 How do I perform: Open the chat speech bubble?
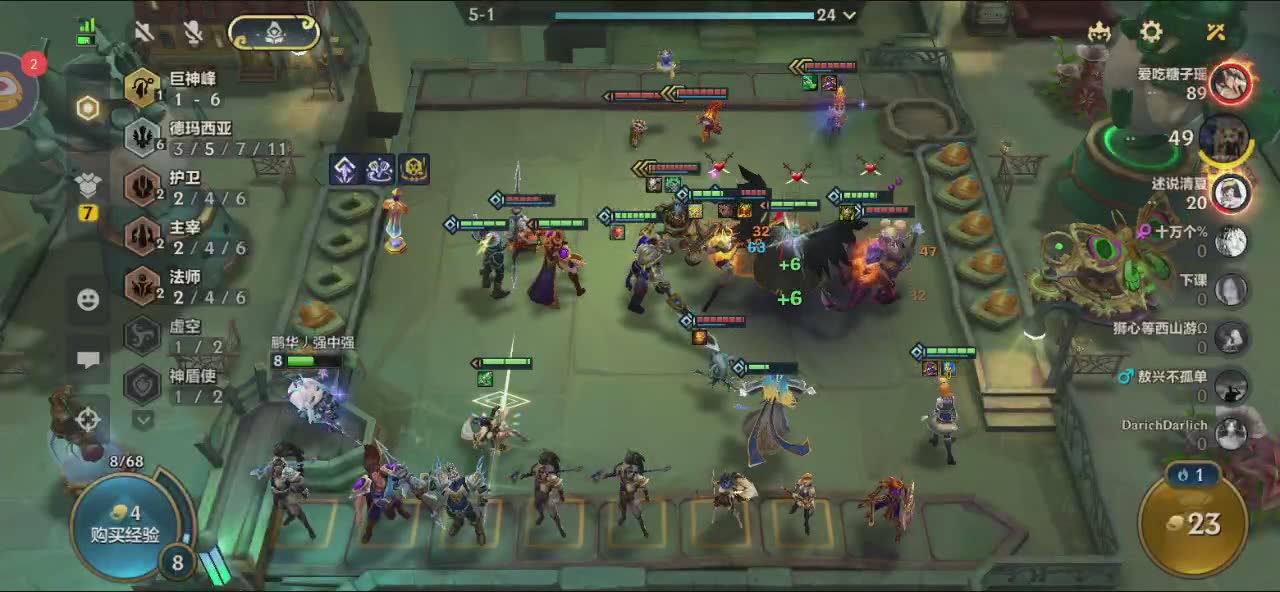[88, 360]
